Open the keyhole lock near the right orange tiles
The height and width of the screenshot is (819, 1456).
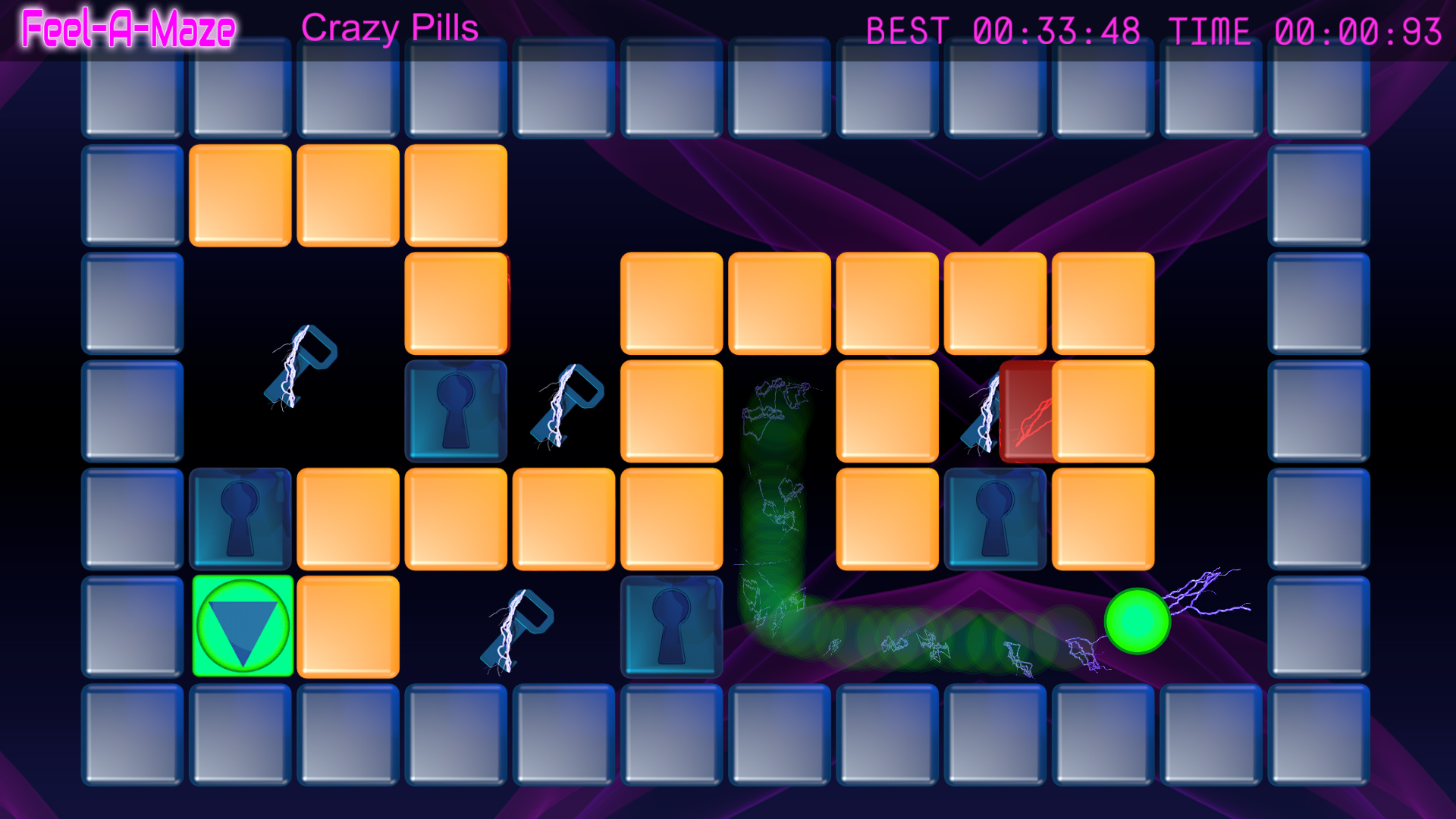993,519
